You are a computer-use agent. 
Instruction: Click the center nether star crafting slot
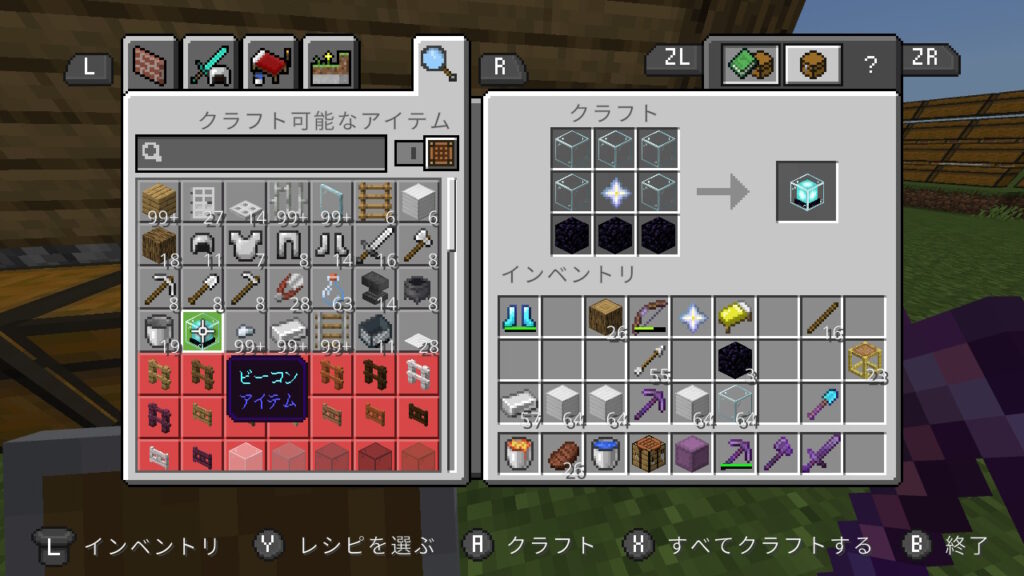(x=615, y=192)
